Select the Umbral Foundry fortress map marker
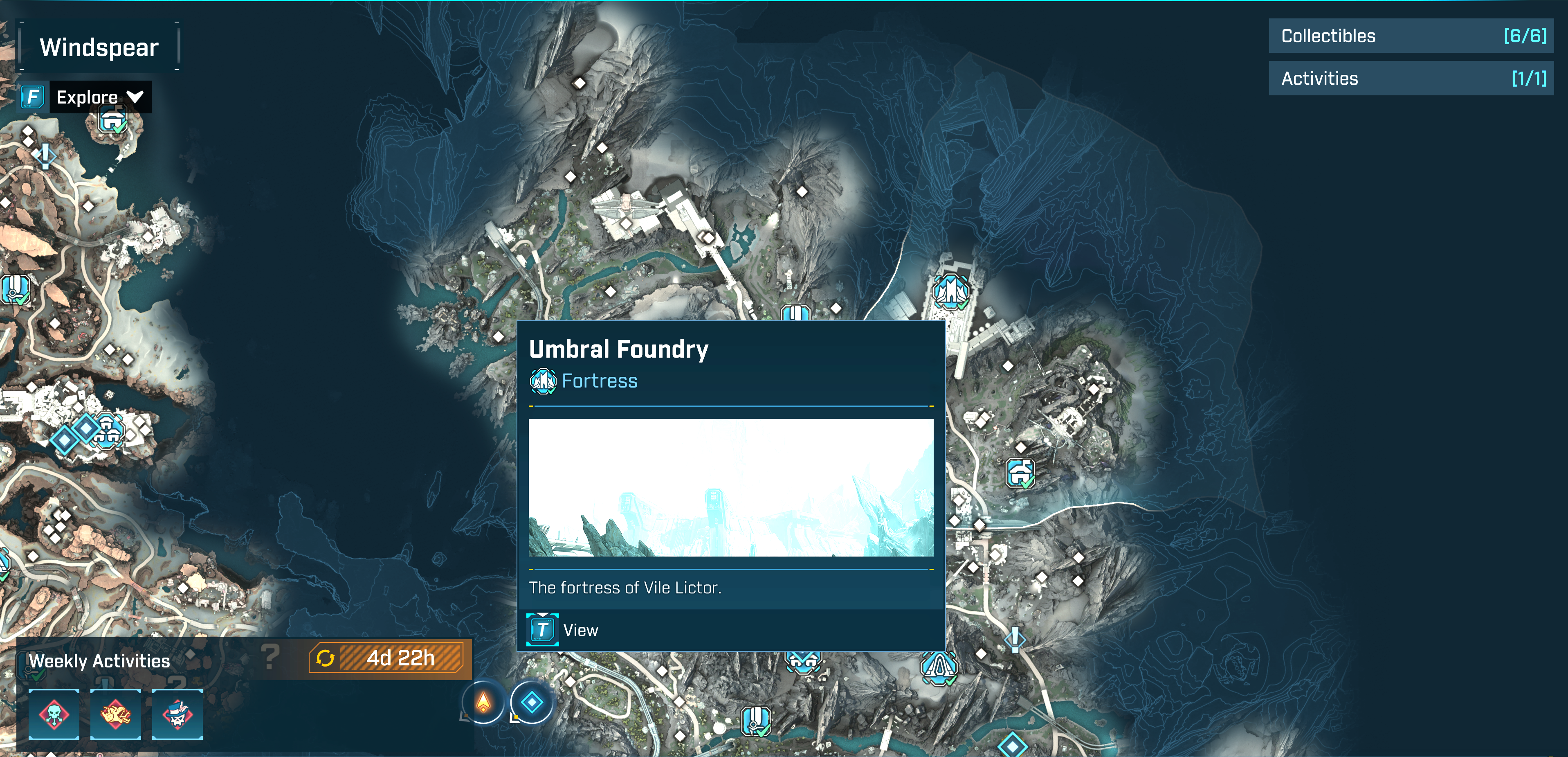The image size is (1568, 757). tap(950, 292)
